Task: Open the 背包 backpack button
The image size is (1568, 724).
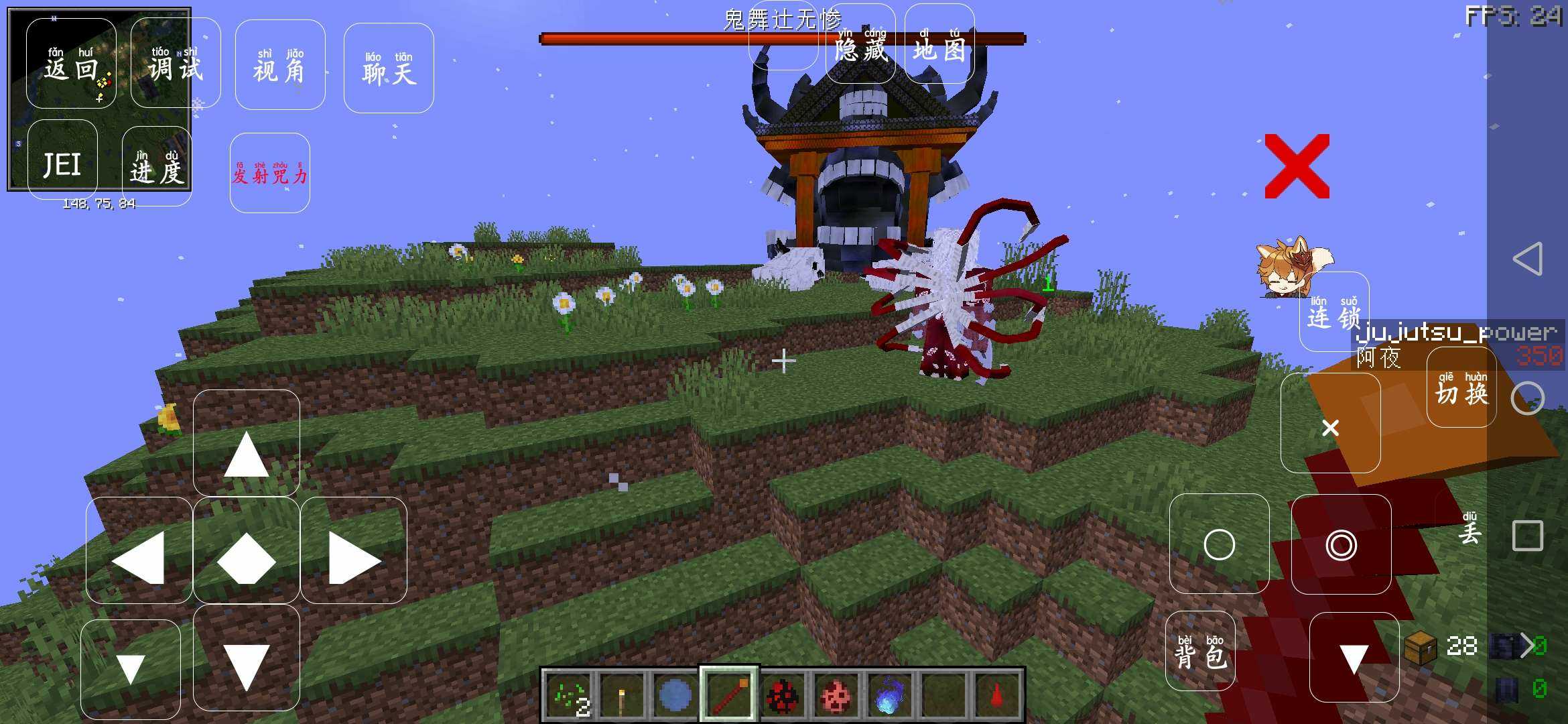Action: 1200,651
